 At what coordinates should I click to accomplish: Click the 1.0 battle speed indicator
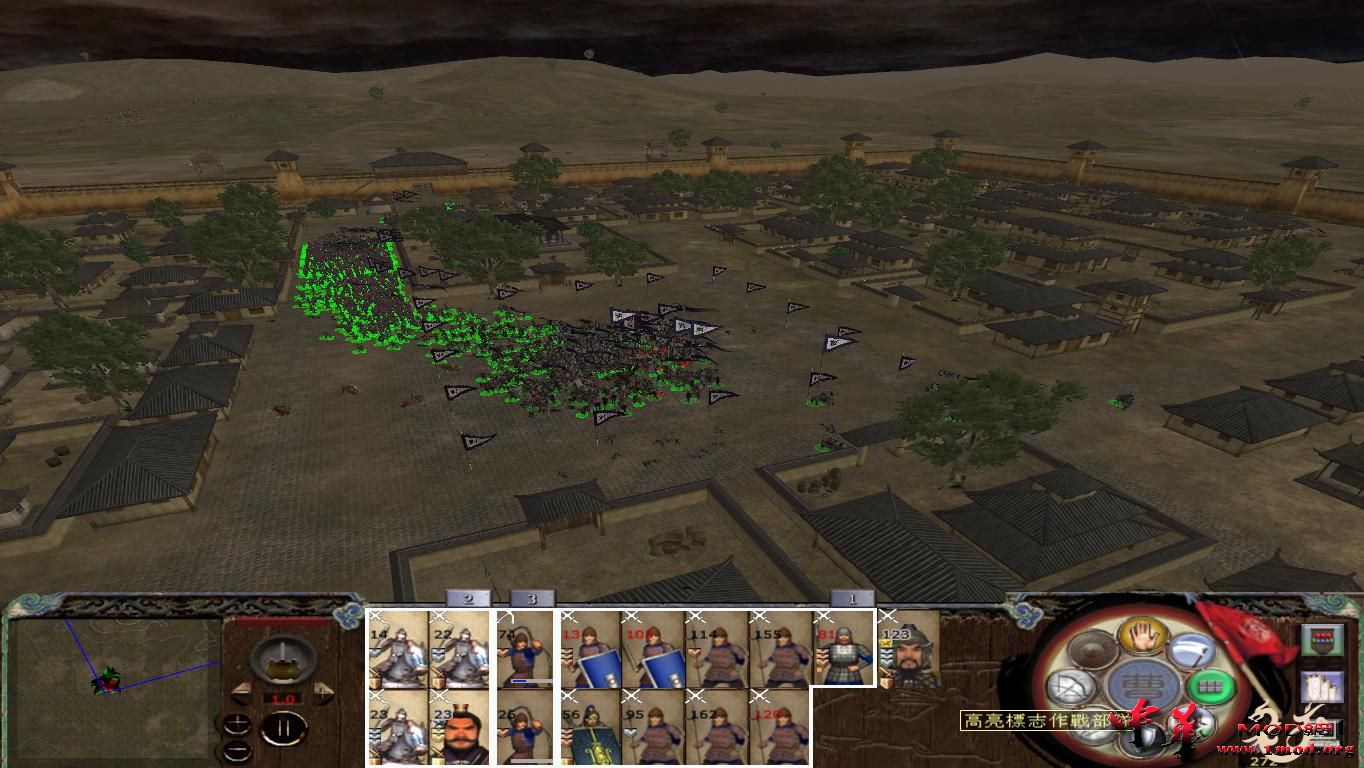283,698
